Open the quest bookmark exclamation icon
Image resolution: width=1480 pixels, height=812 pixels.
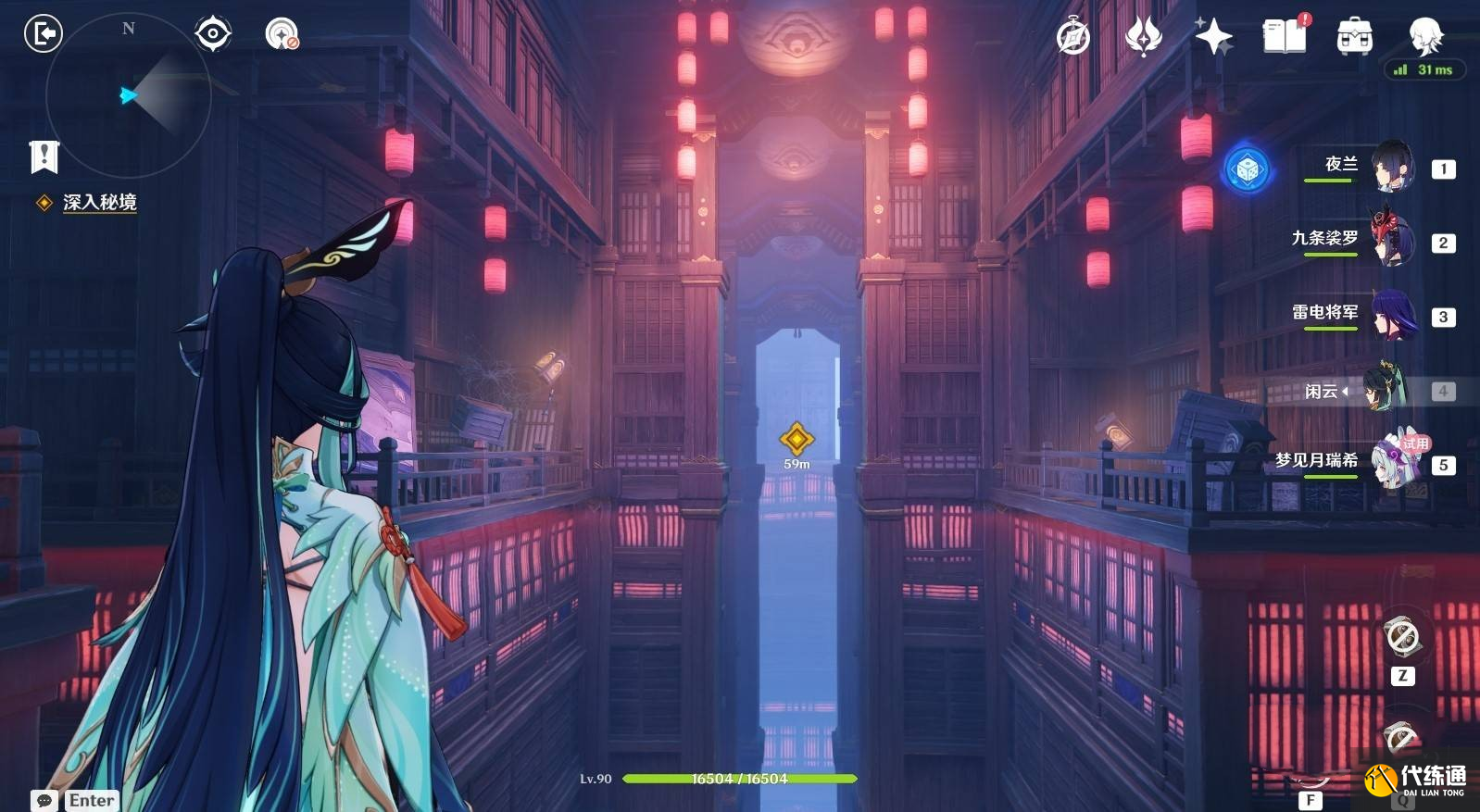(44, 156)
